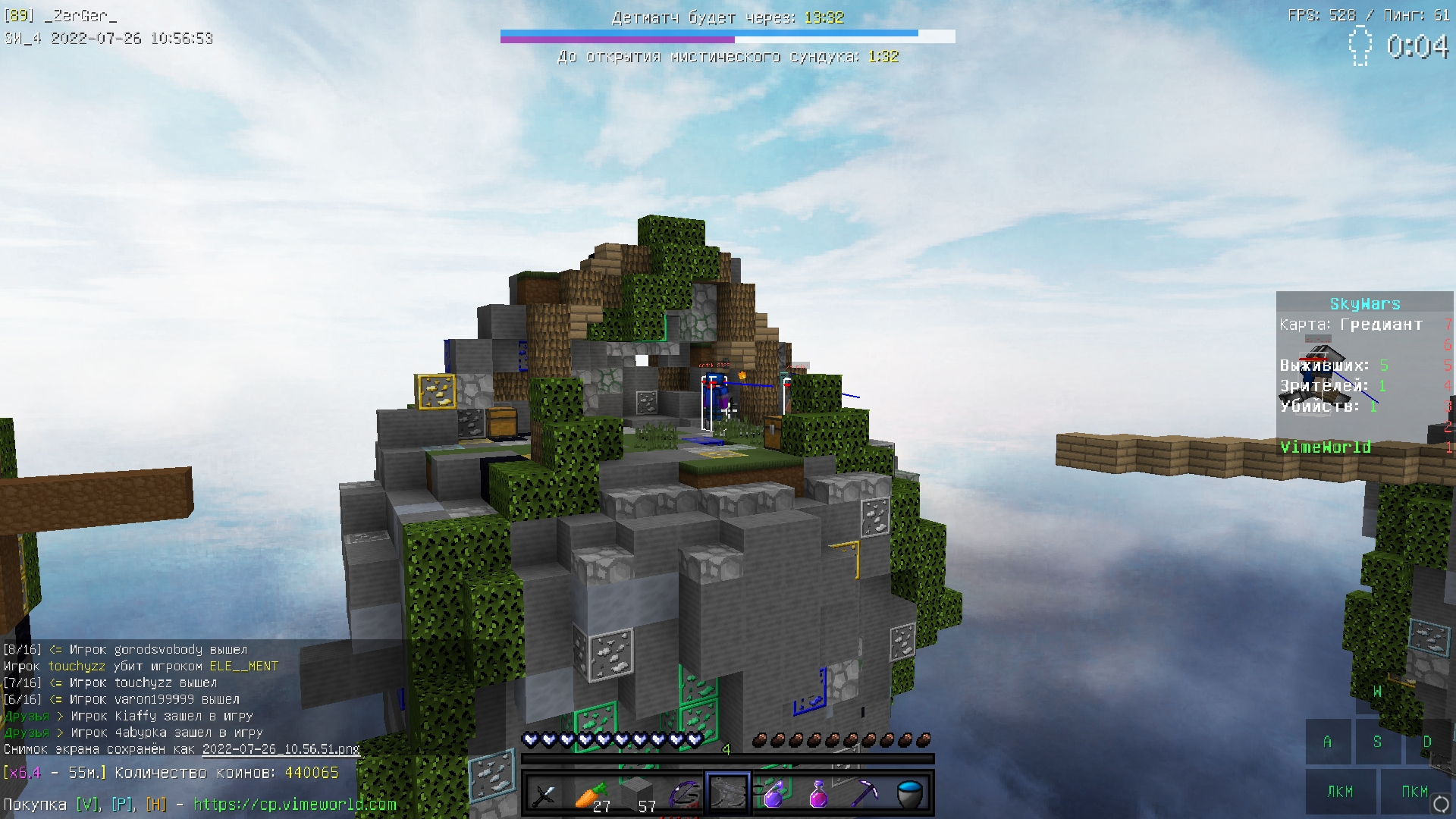Select the splash potion slot
The image size is (1456, 819).
pyautogui.click(x=773, y=792)
